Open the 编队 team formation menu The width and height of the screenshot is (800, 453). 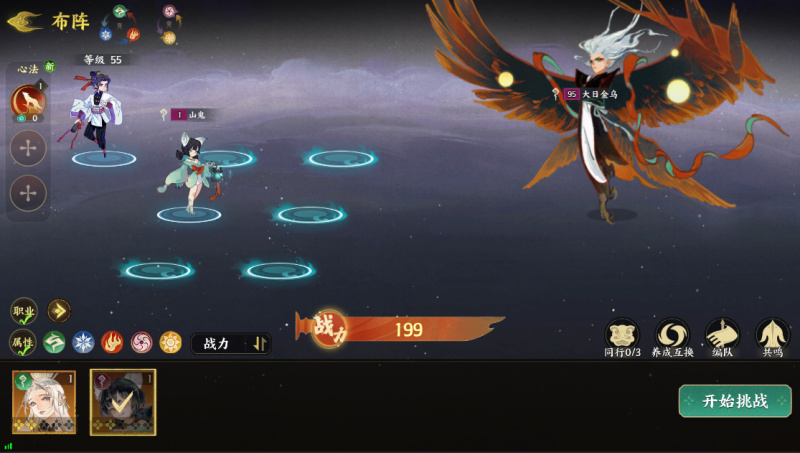click(x=722, y=337)
